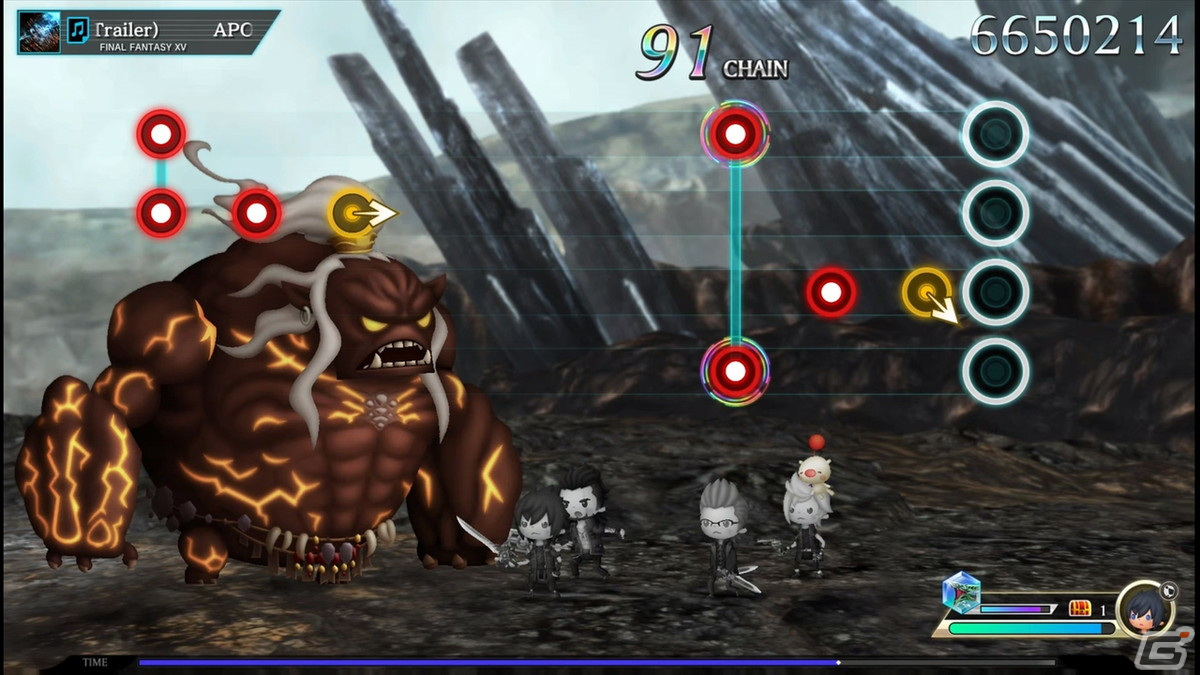
Task: Click the treasure chest counter icon
Action: (1080, 608)
